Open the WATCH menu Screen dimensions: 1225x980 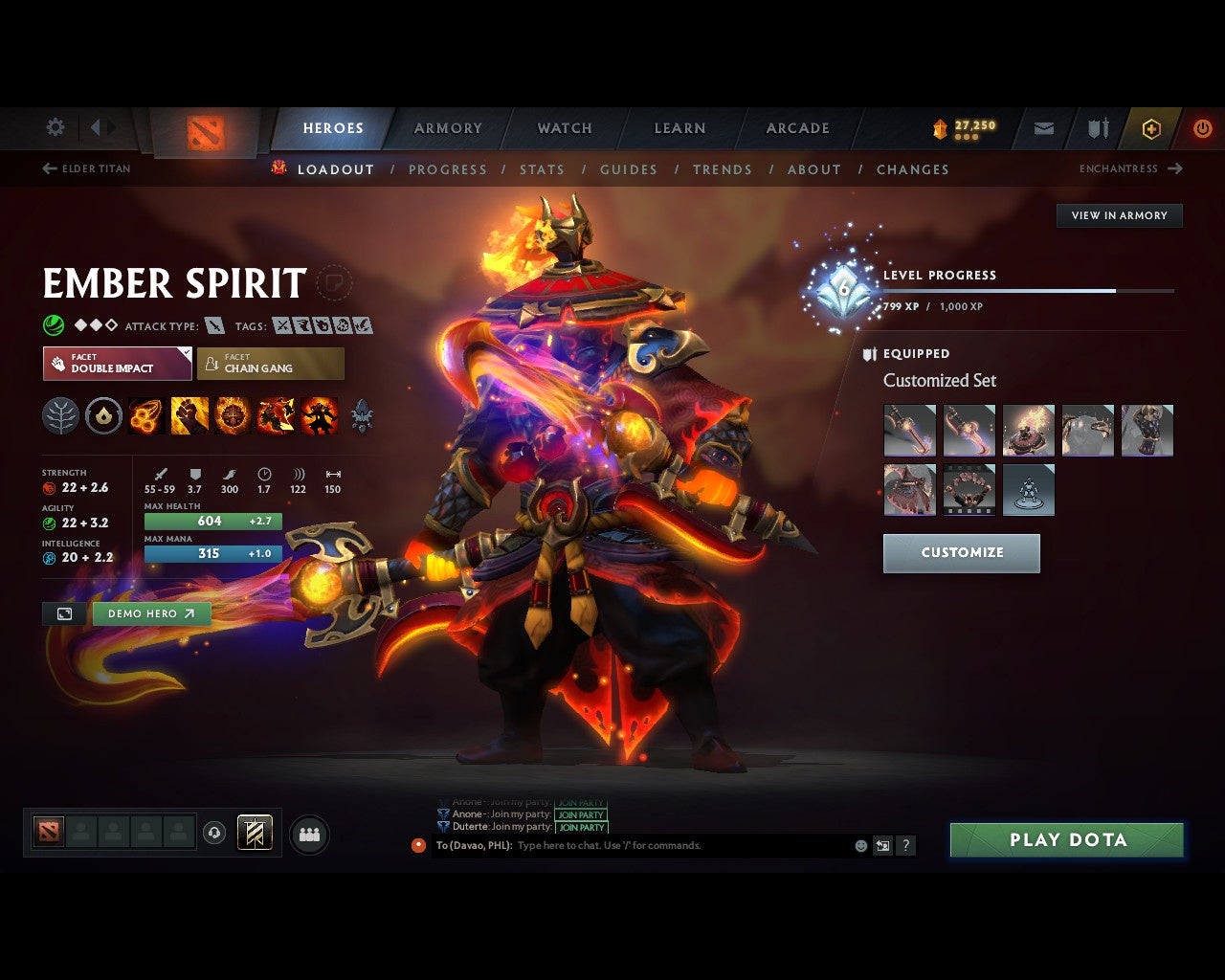pos(564,128)
